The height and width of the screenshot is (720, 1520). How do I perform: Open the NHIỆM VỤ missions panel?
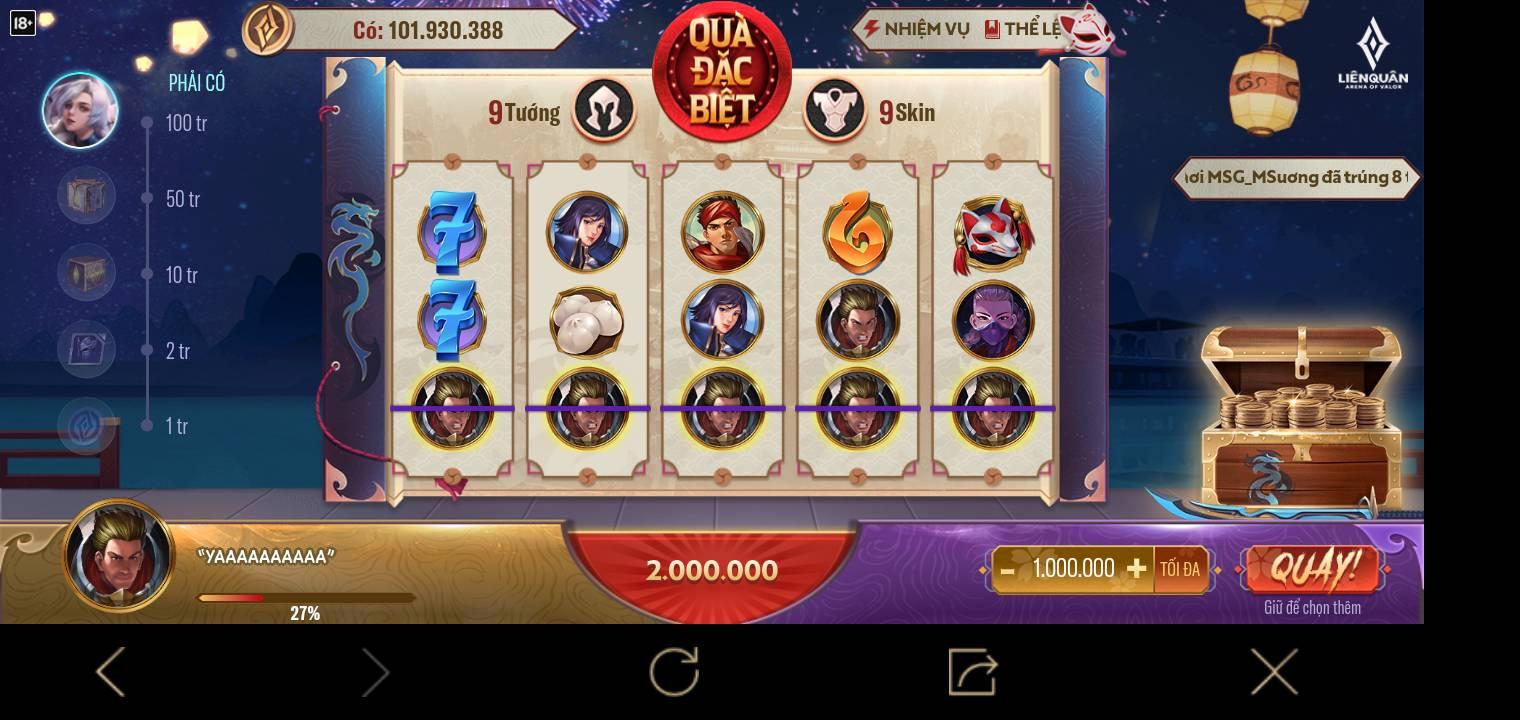pyautogui.click(x=915, y=29)
